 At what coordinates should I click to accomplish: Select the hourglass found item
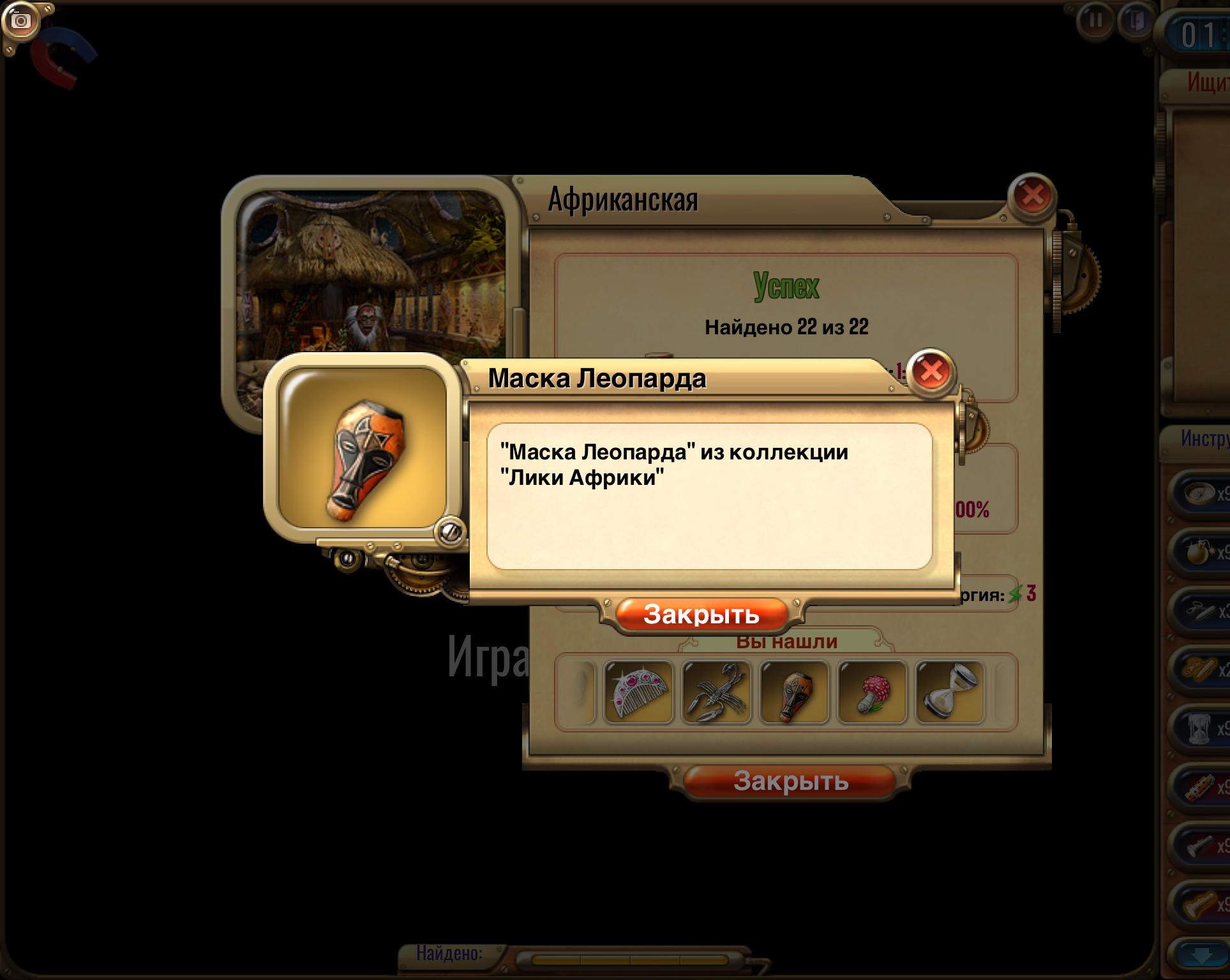pyautogui.click(x=950, y=693)
